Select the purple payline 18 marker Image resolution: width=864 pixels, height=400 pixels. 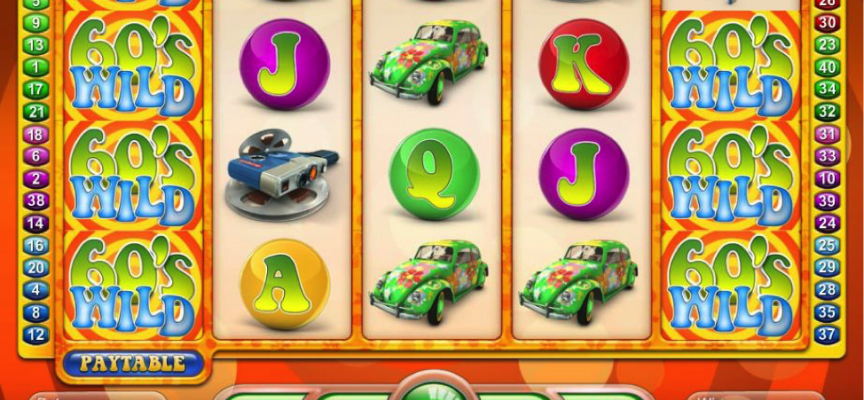coord(35,134)
